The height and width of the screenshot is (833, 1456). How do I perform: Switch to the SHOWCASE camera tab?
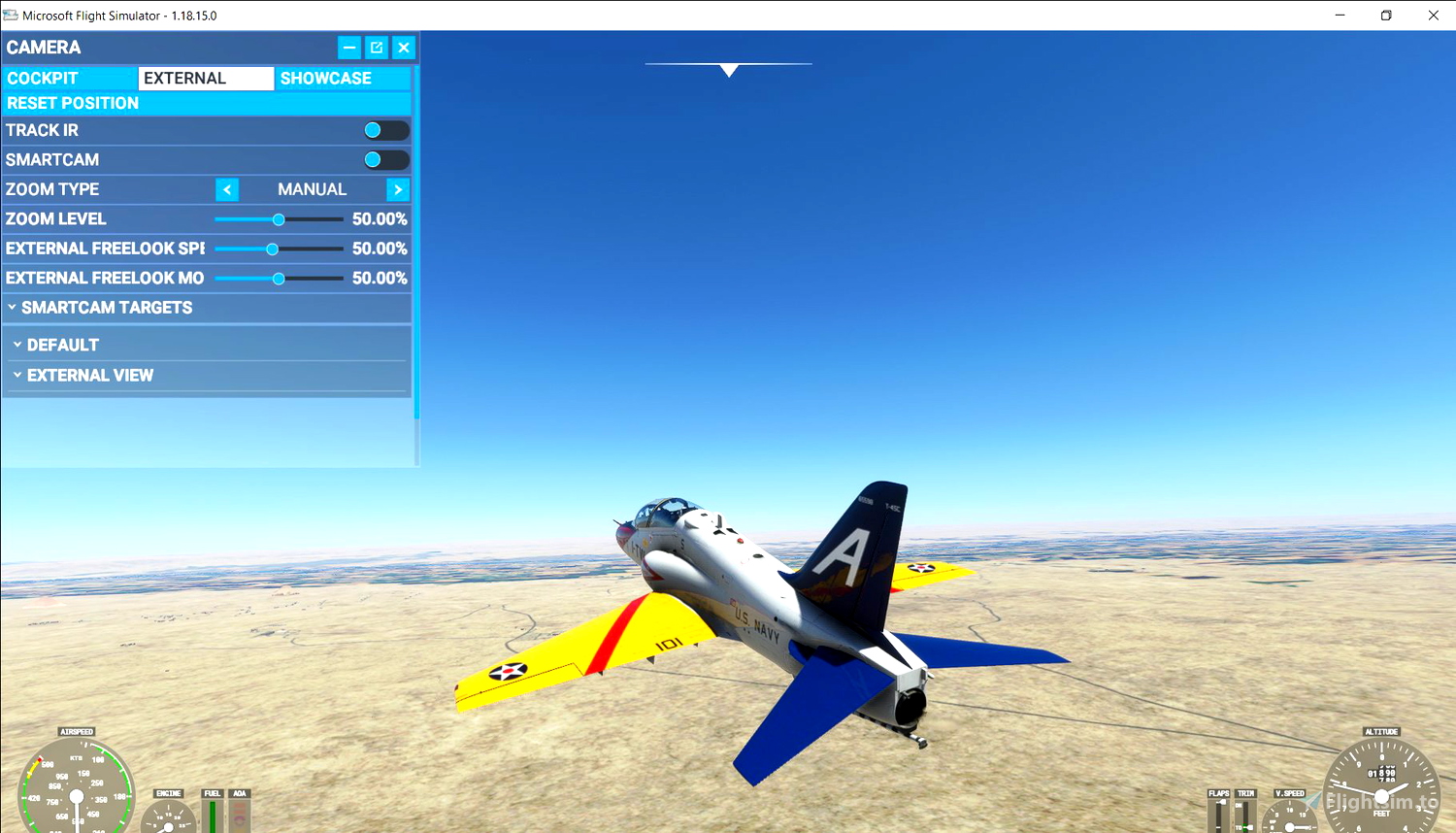pyautogui.click(x=325, y=78)
